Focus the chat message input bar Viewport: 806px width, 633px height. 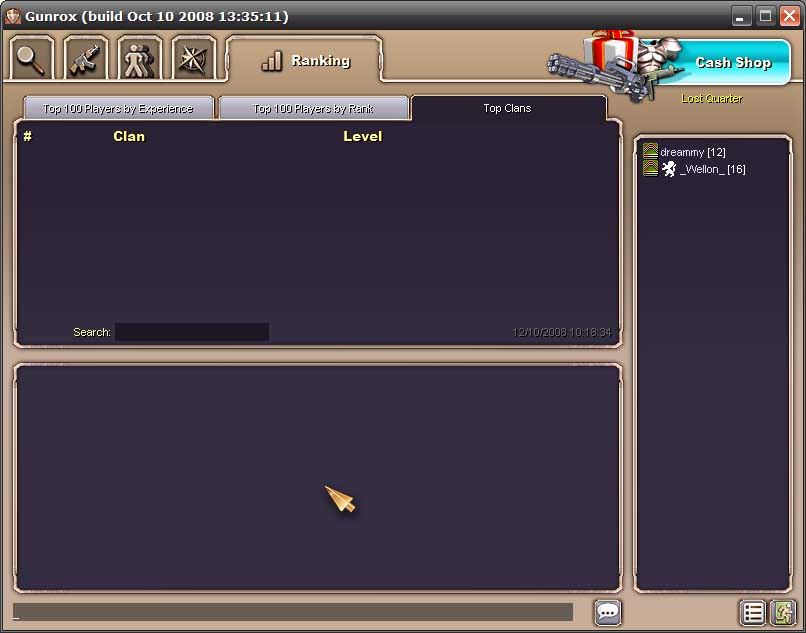pos(293,612)
